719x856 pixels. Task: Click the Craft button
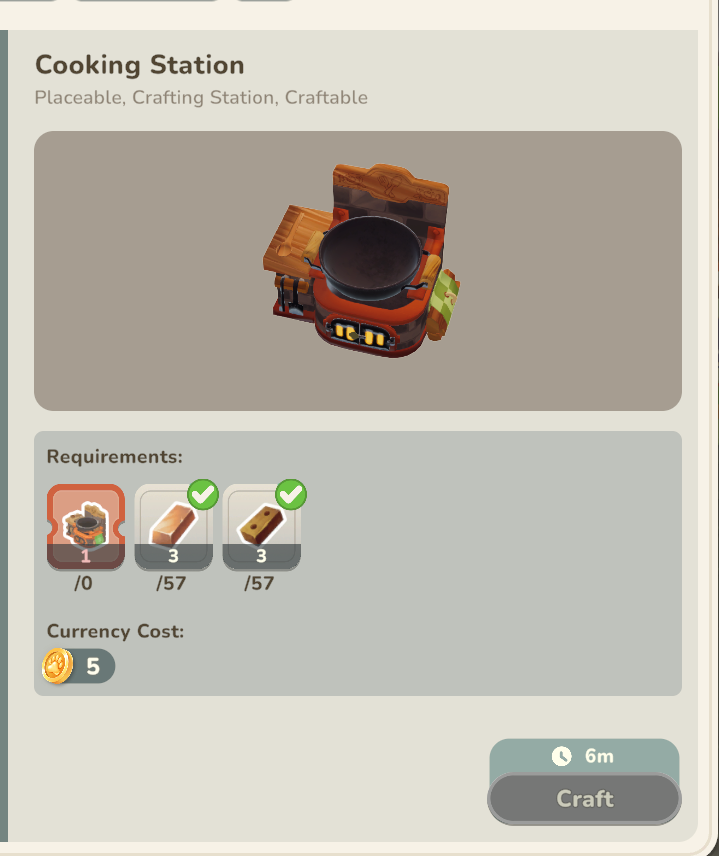[x=584, y=799]
